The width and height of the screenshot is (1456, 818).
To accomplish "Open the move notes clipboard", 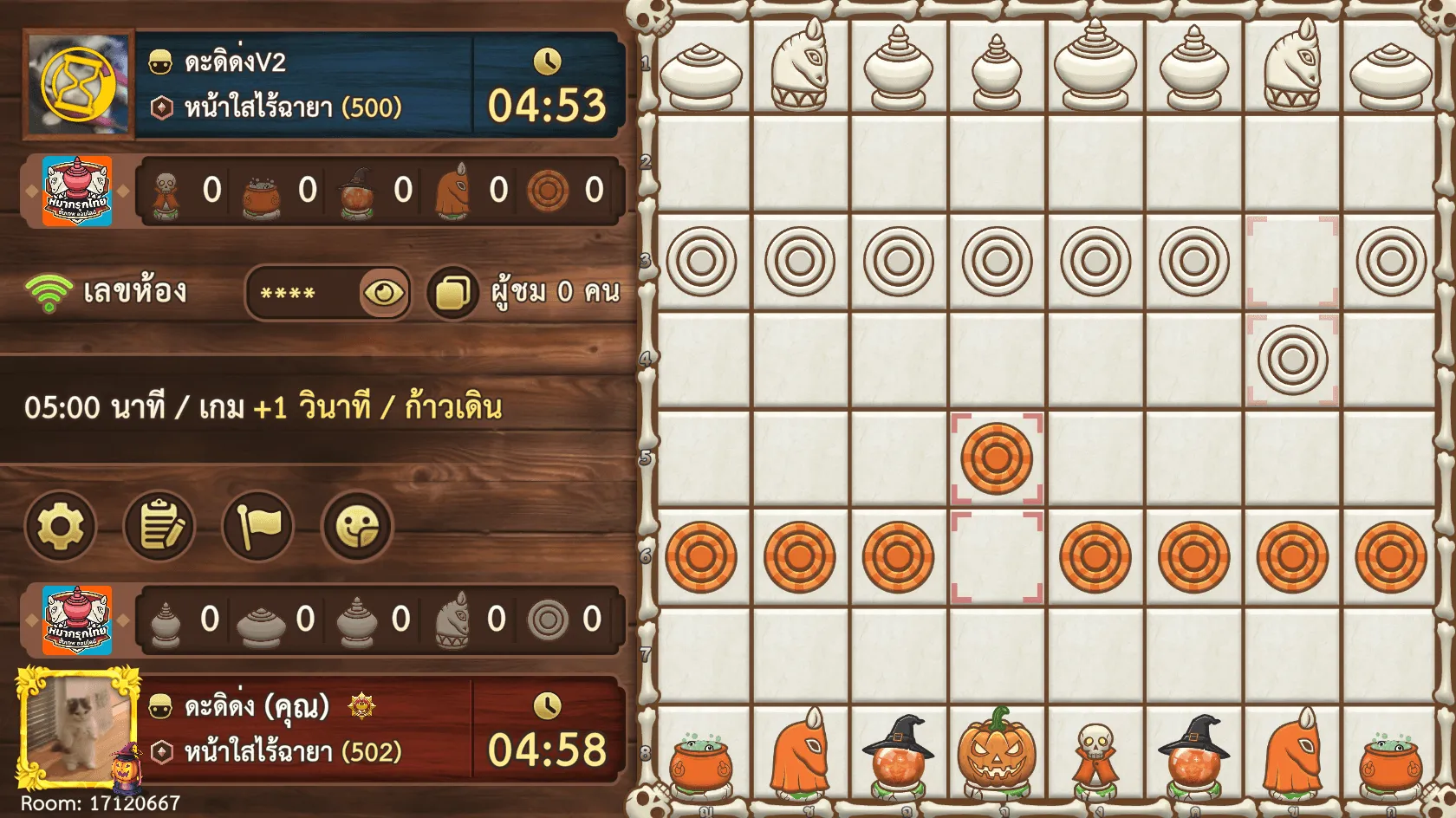I will (159, 526).
